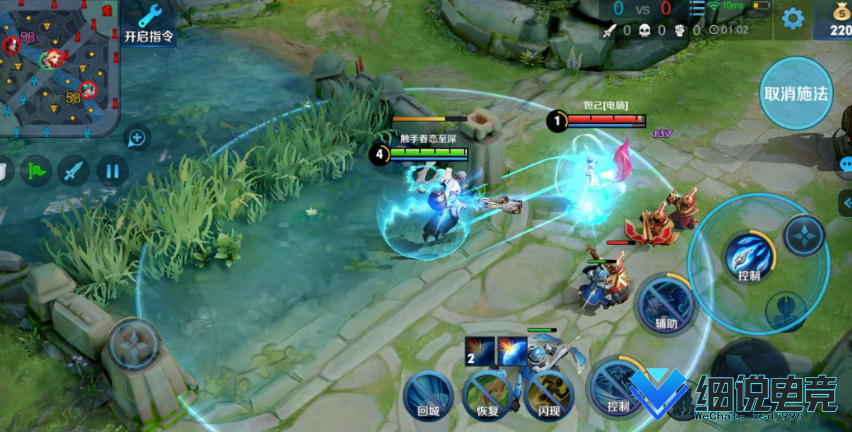Screen dimensions: 852x432
Task: Buy the recommended item showing number 2
Action: (x=480, y=350)
